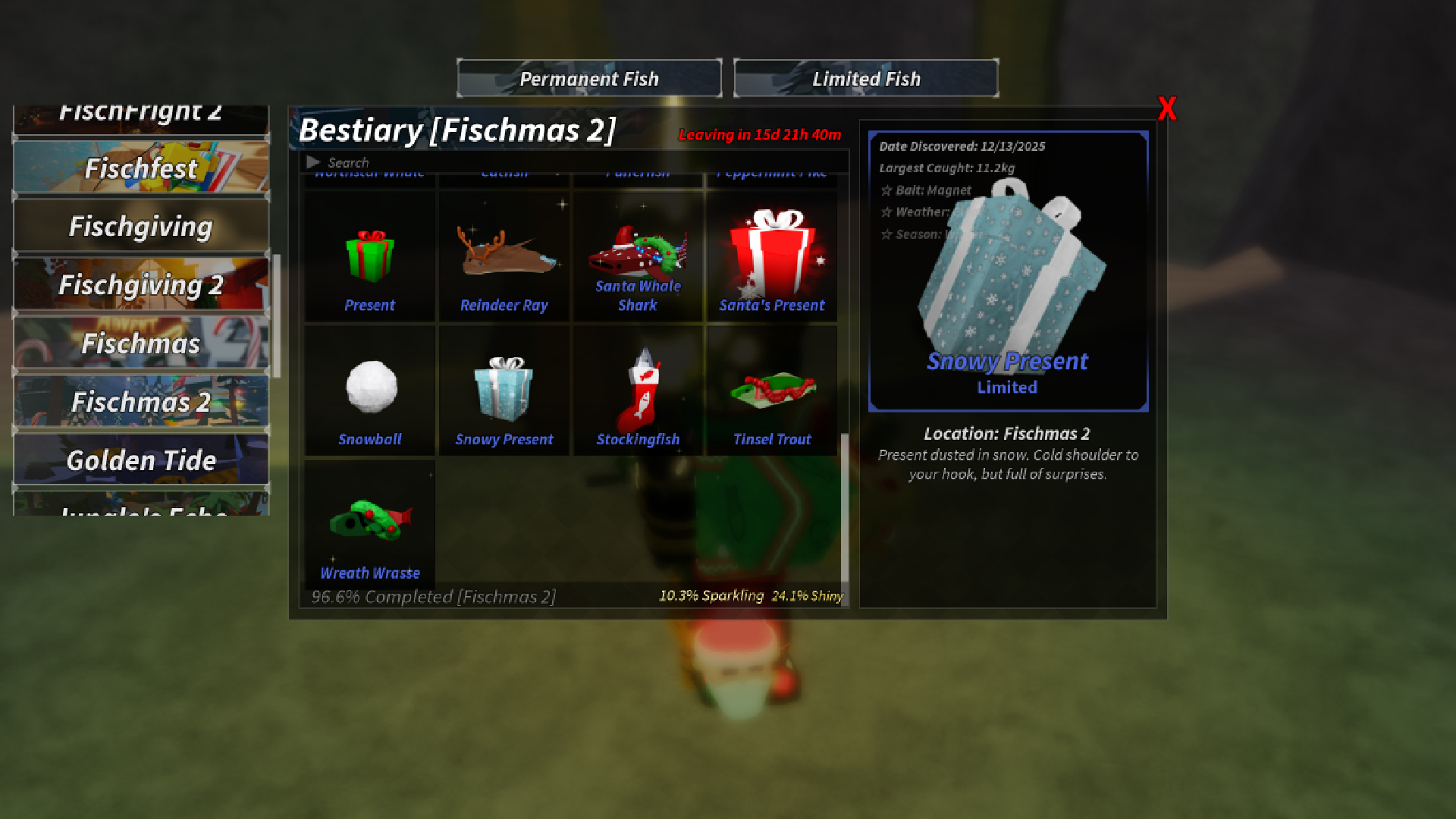Open the Golden Tide event list
Image resolution: width=1456 pixels, height=819 pixels.
140,460
